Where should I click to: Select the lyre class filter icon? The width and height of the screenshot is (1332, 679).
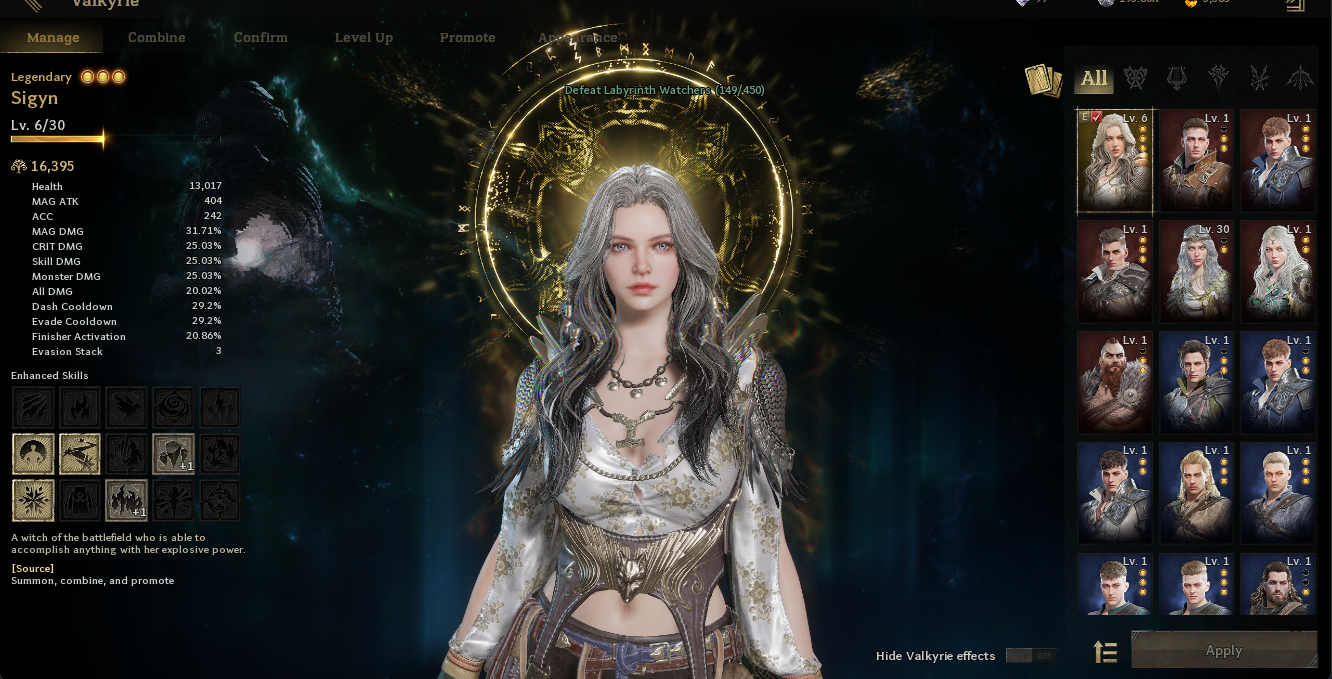pyautogui.click(x=1176, y=78)
